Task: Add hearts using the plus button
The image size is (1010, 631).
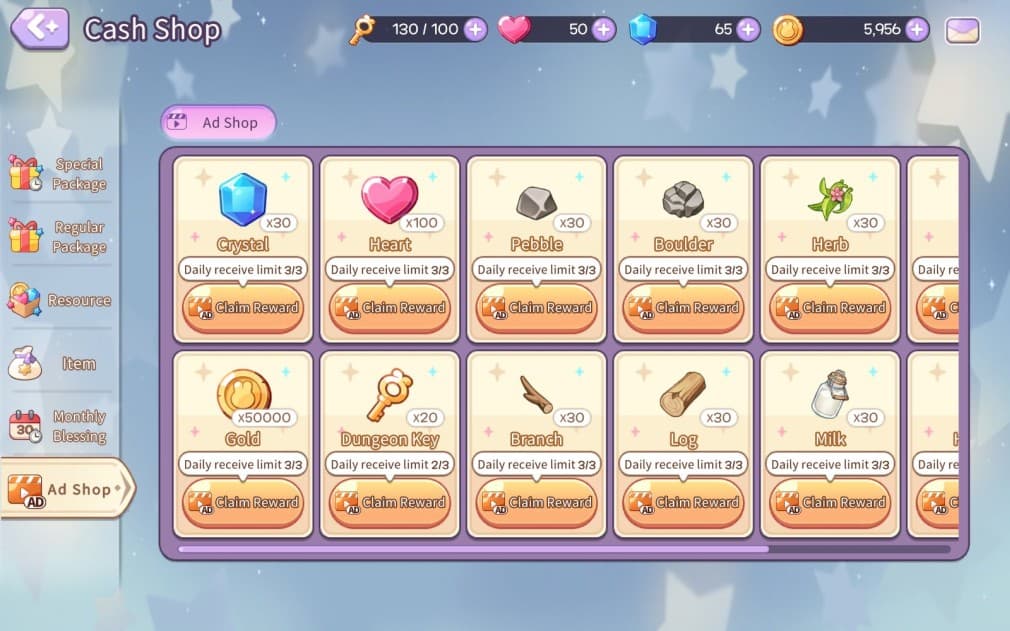Action: pos(603,29)
